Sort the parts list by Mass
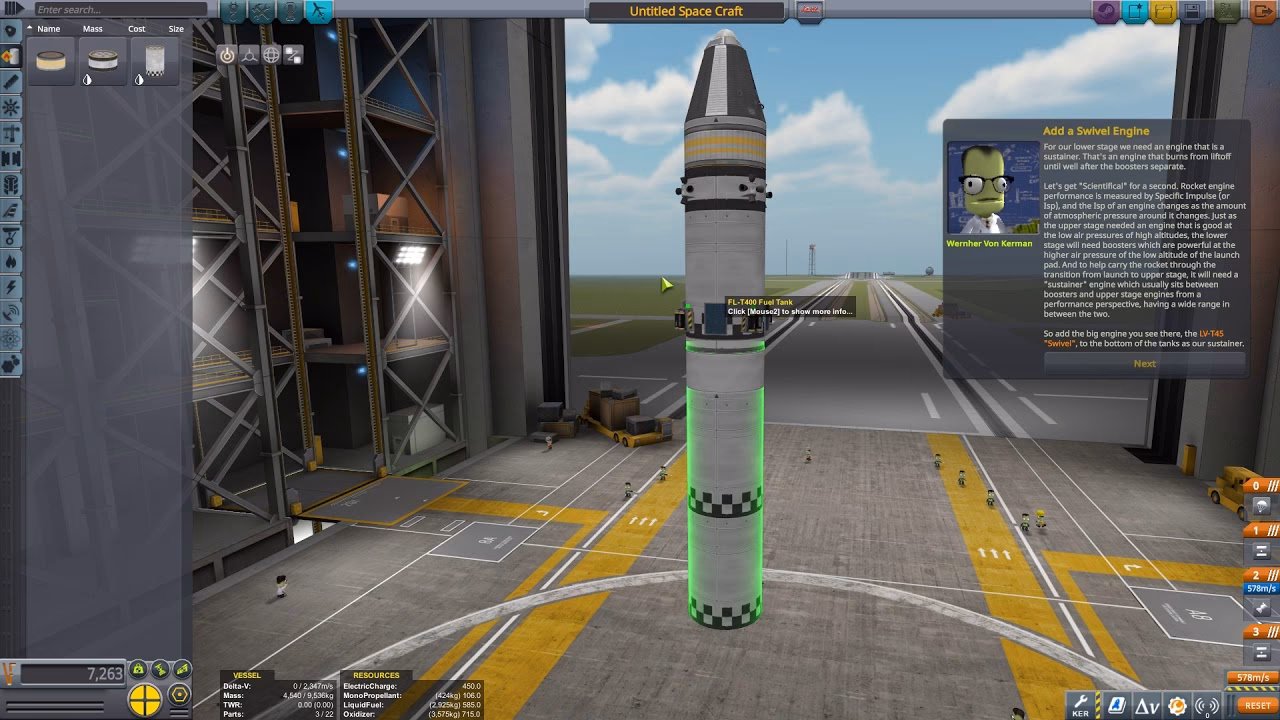Image resolution: width=1280 pixels, height=720 pixels. click(93, 28)
